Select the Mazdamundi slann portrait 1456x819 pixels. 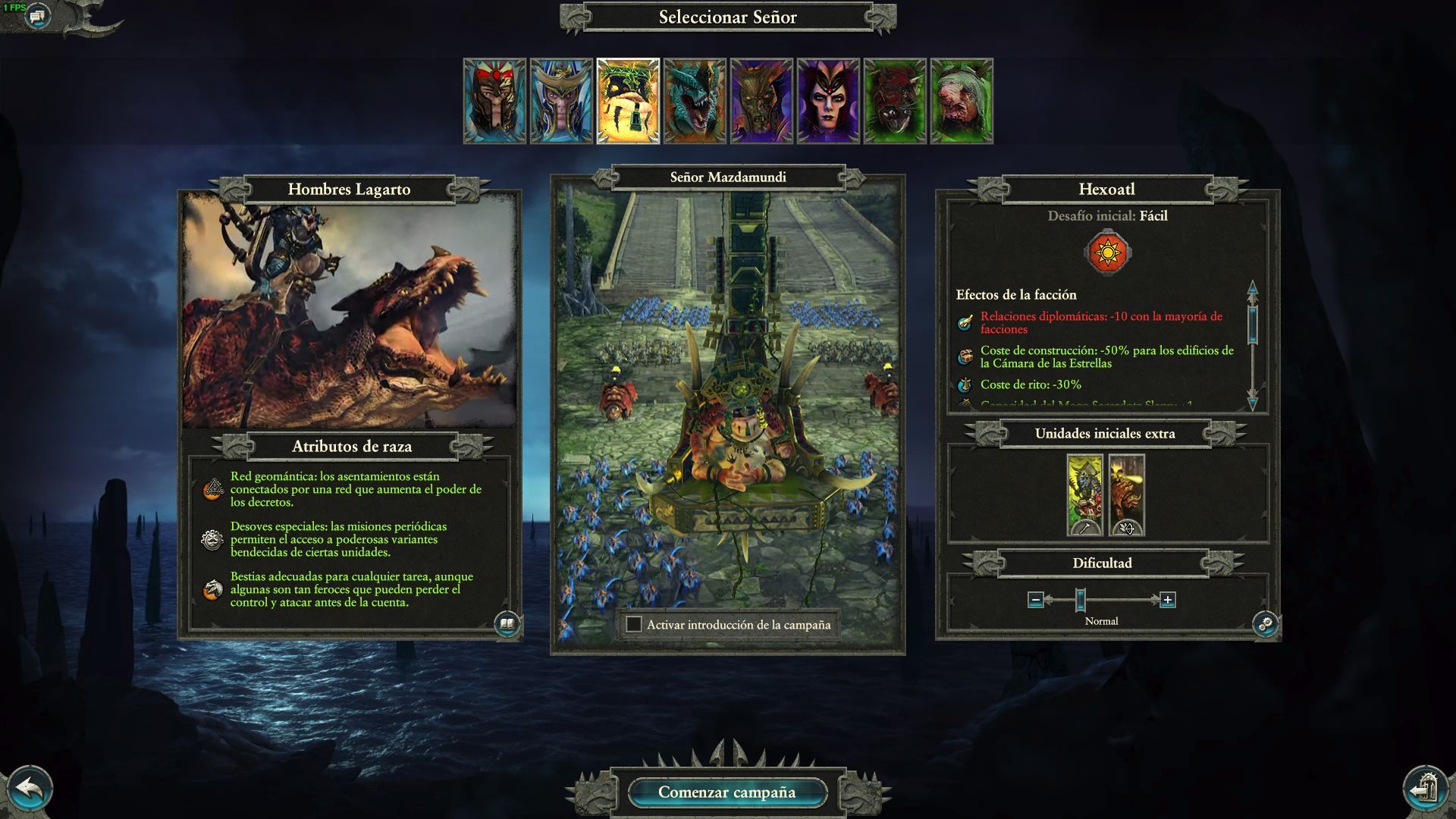(x=628, y=101)
